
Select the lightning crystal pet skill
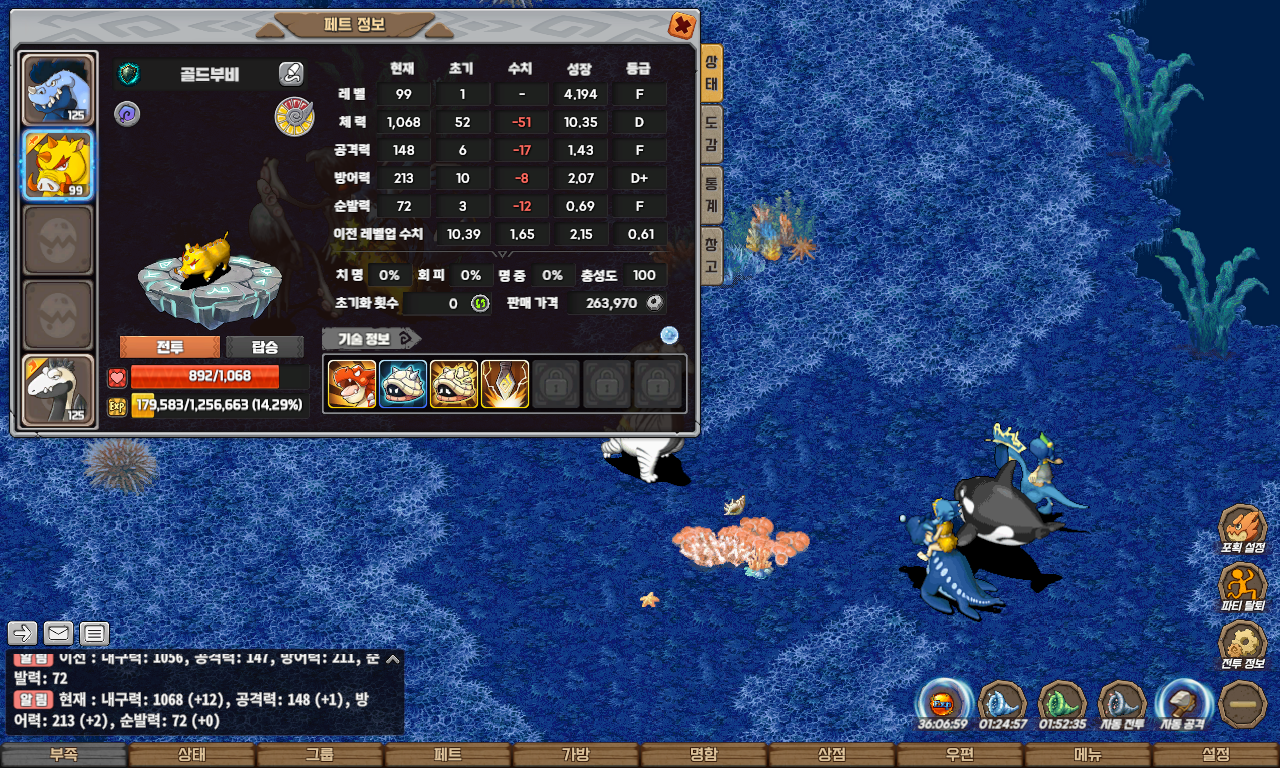coord(505,384)
